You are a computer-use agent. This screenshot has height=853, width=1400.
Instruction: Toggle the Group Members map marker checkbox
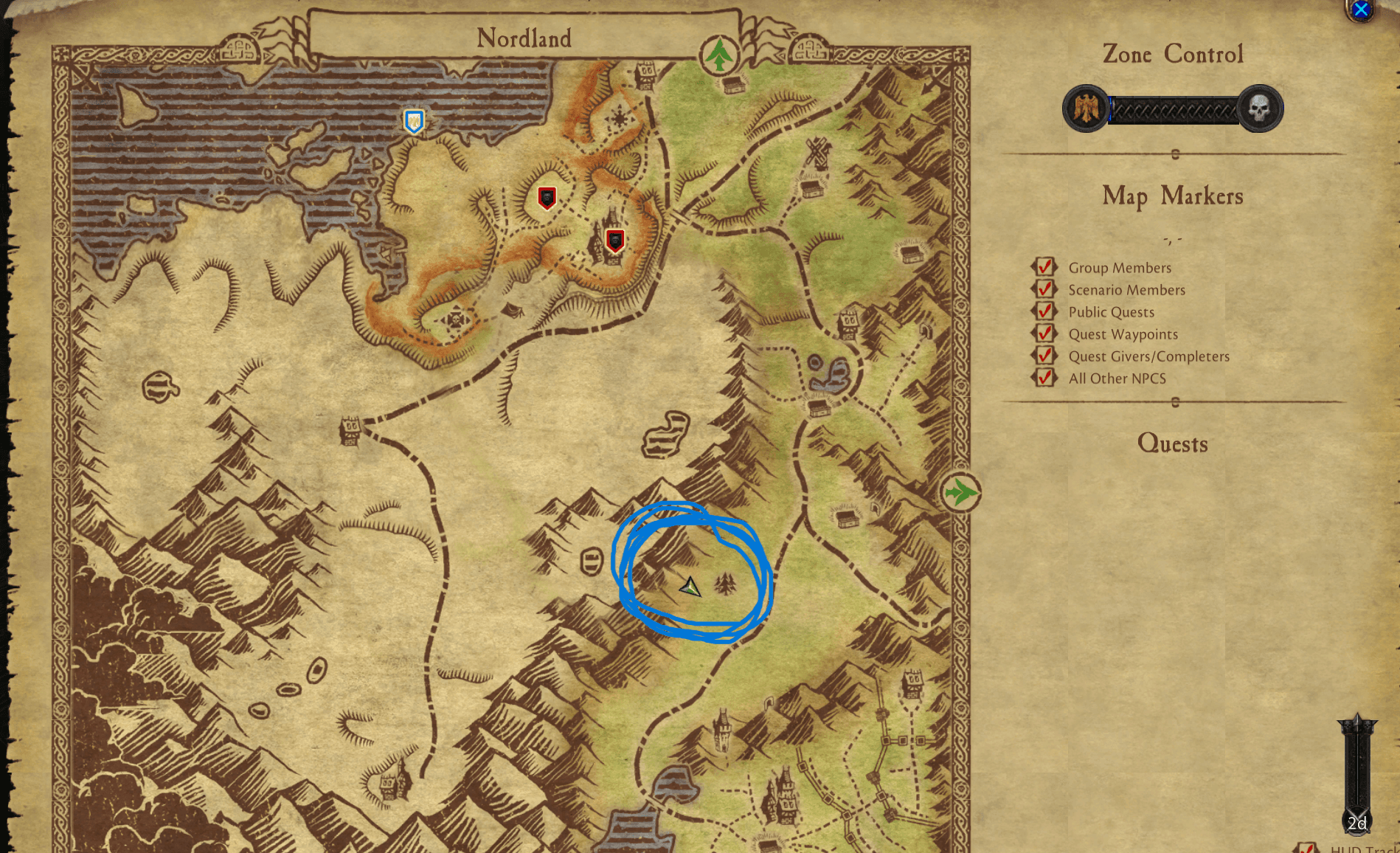click(1044, 267)
